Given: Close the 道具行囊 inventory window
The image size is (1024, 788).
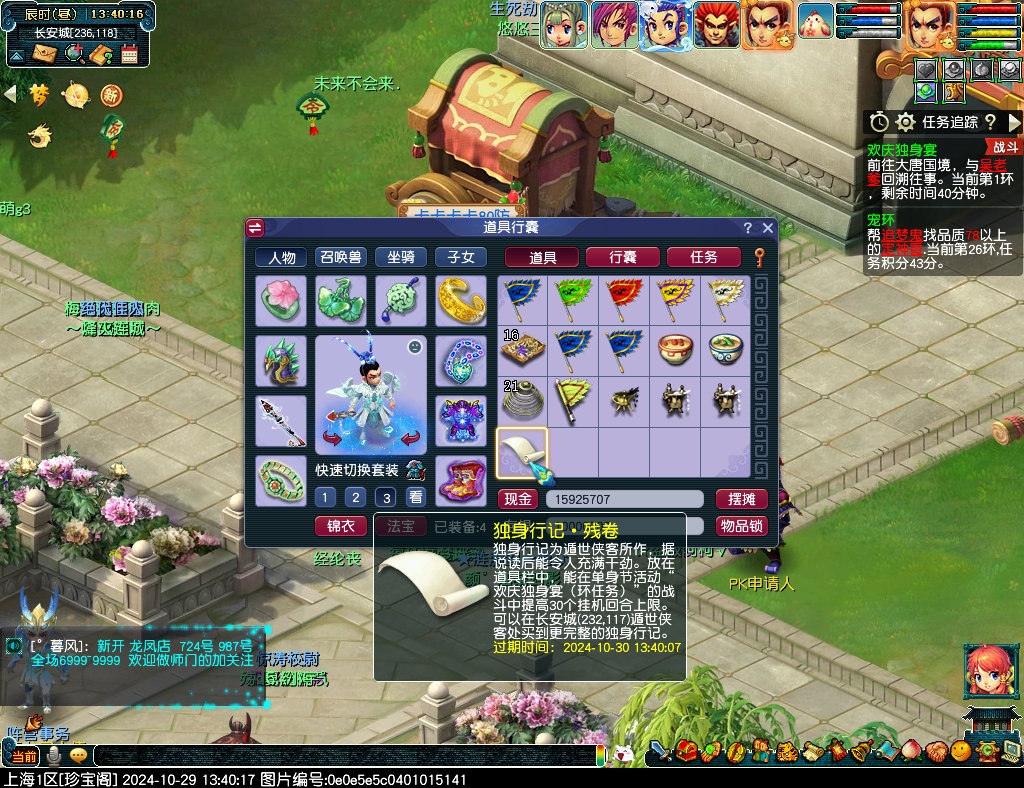Looking at the screenshot, I should (768, 228).
